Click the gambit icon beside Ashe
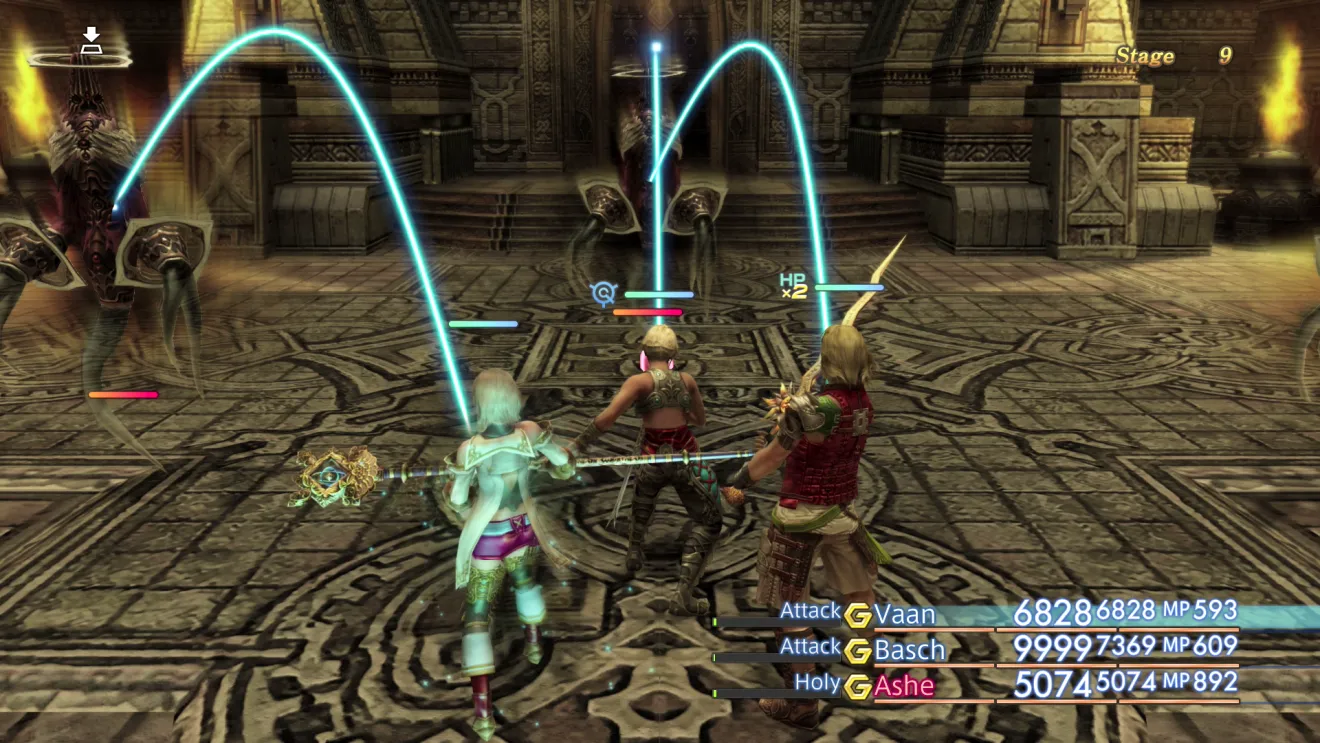This screenshot has height=743, width=1320. point(858,687)
